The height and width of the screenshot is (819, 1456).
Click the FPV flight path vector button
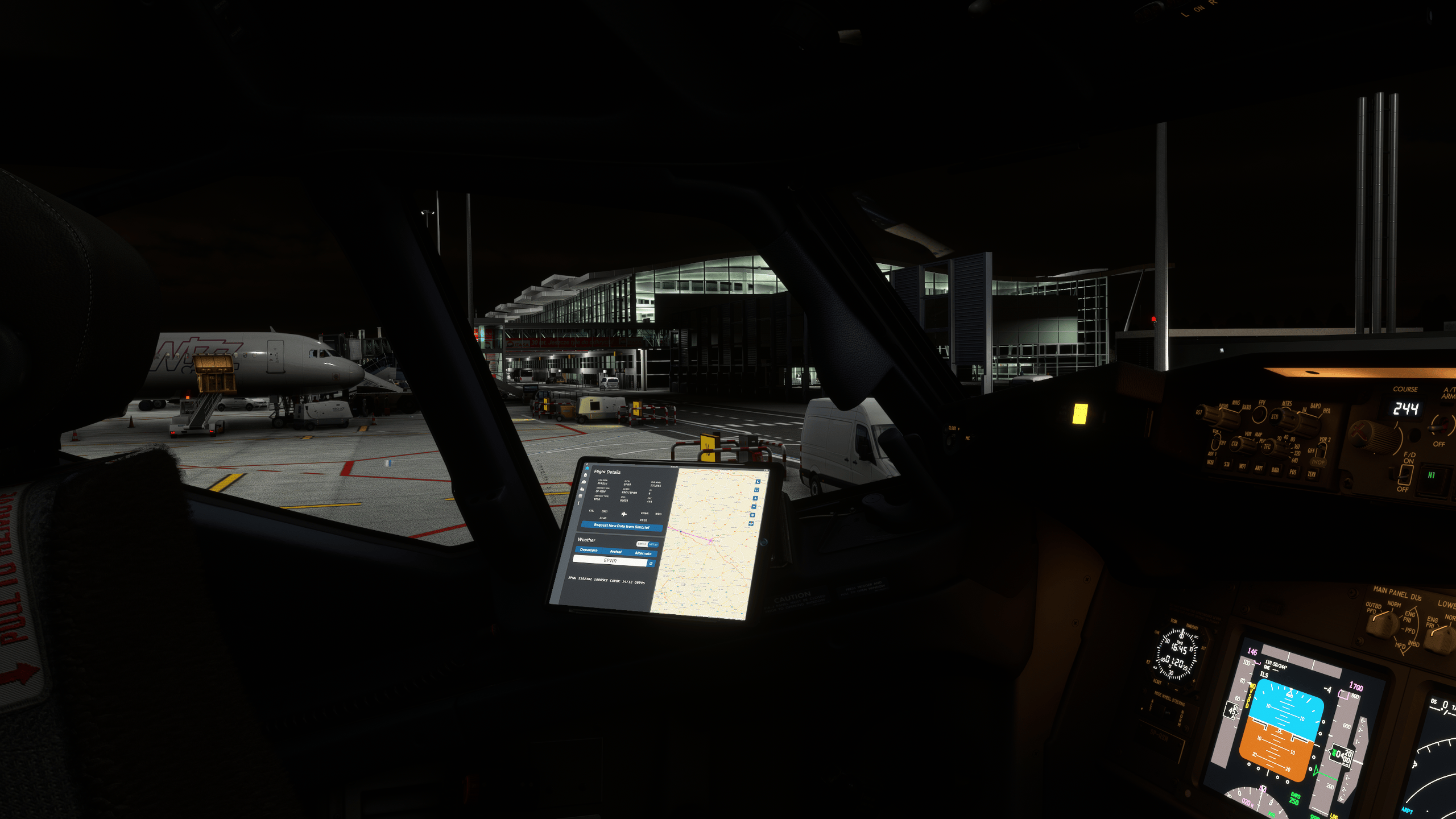1260,413
